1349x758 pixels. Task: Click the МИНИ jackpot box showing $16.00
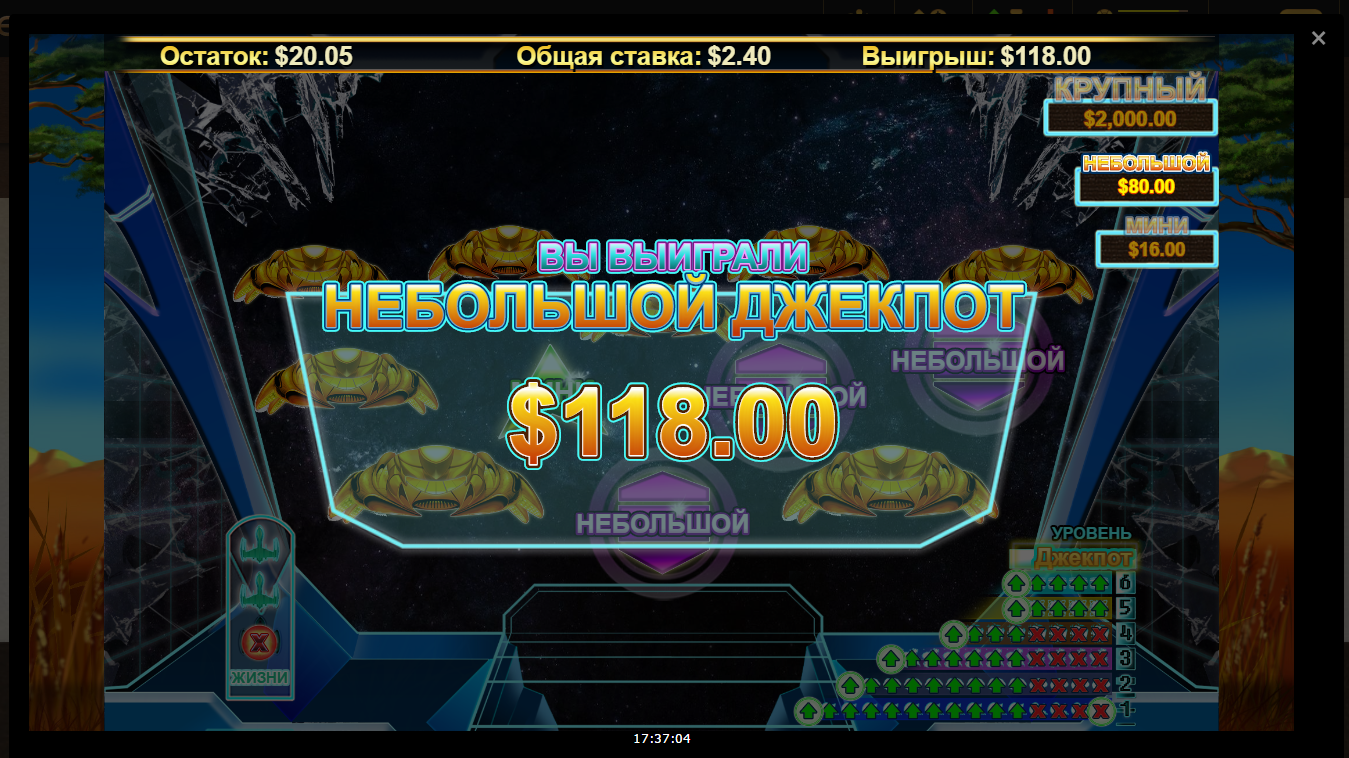(1156, 247)
